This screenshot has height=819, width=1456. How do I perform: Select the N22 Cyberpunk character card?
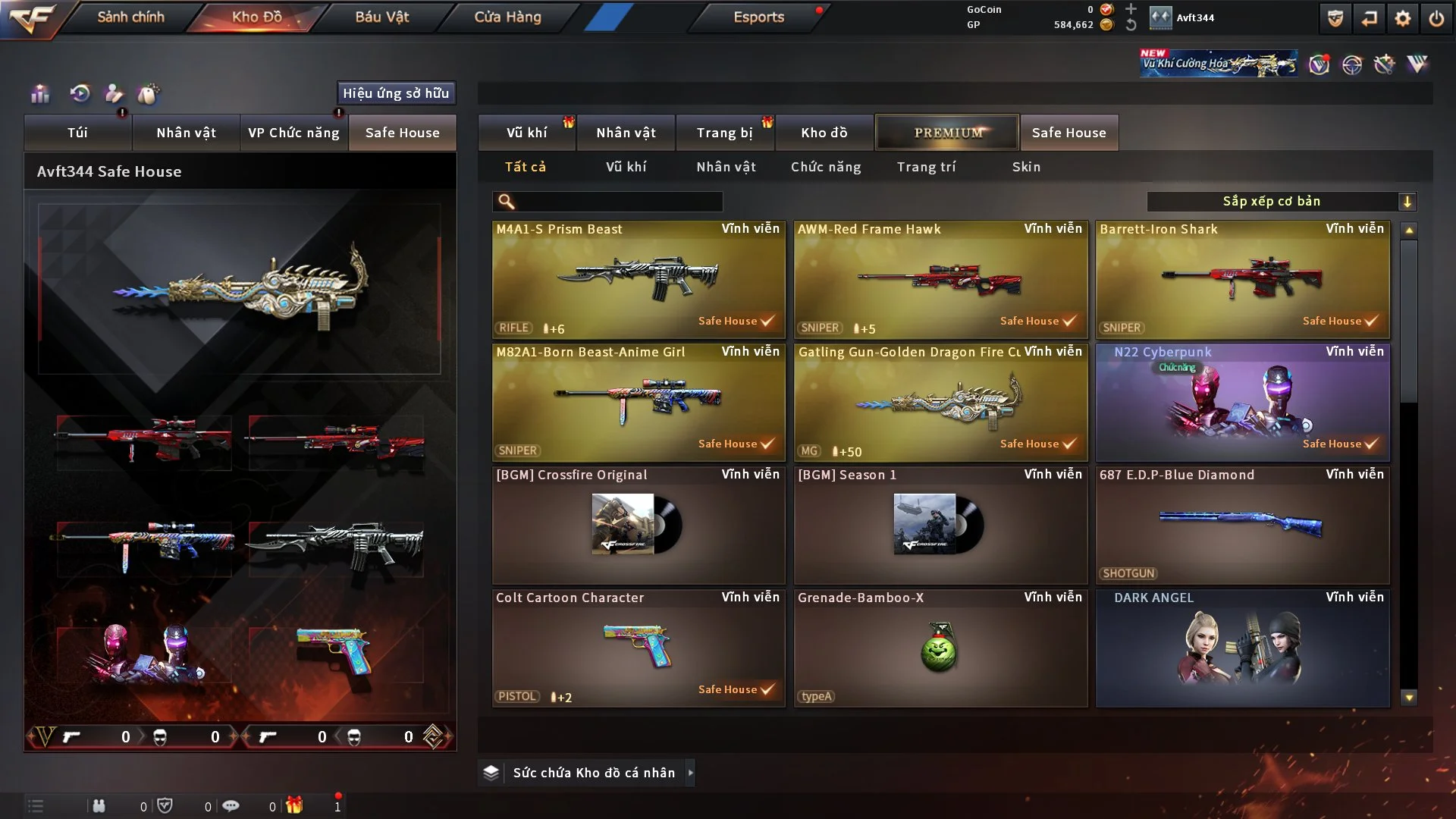[x=1242, y=403]
